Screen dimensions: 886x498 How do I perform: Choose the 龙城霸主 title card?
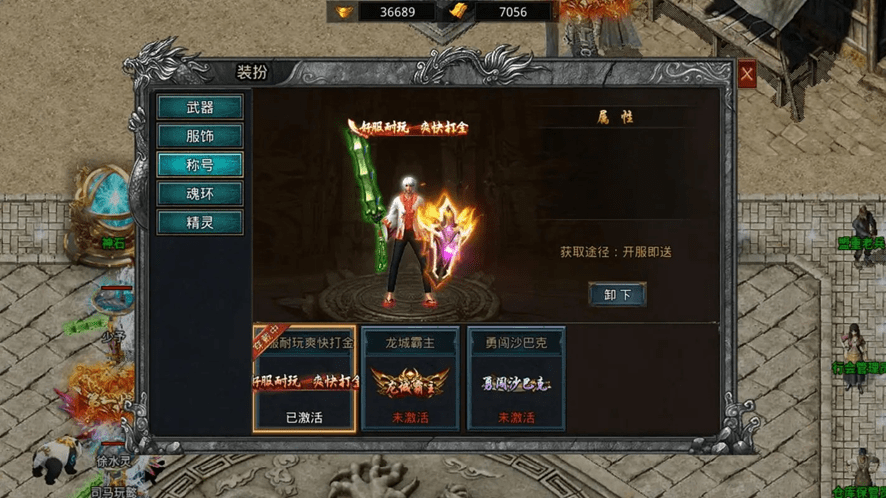pos(410,380)
